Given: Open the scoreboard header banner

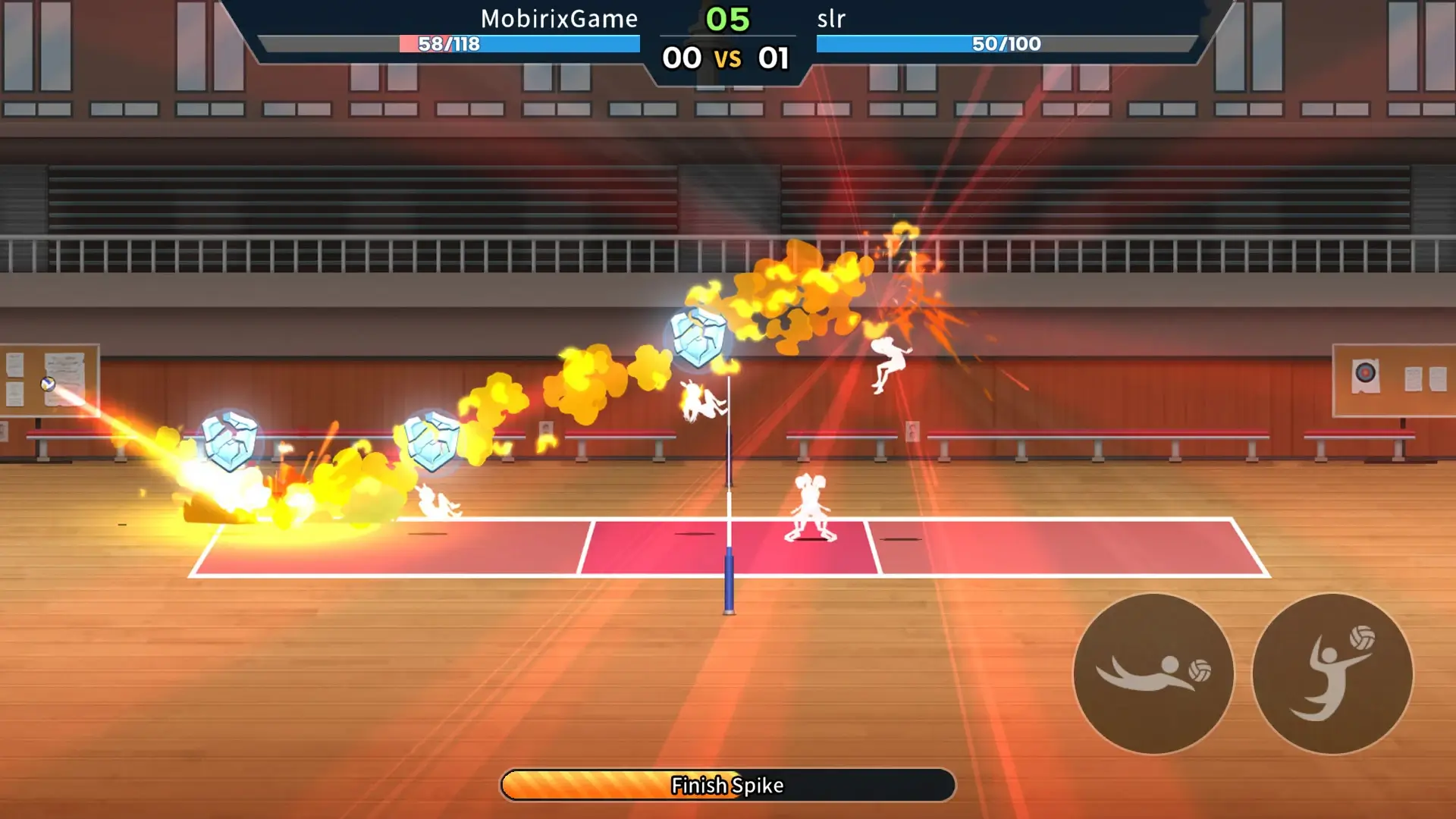Looking at the screenshot, I should tap(726, 34).
